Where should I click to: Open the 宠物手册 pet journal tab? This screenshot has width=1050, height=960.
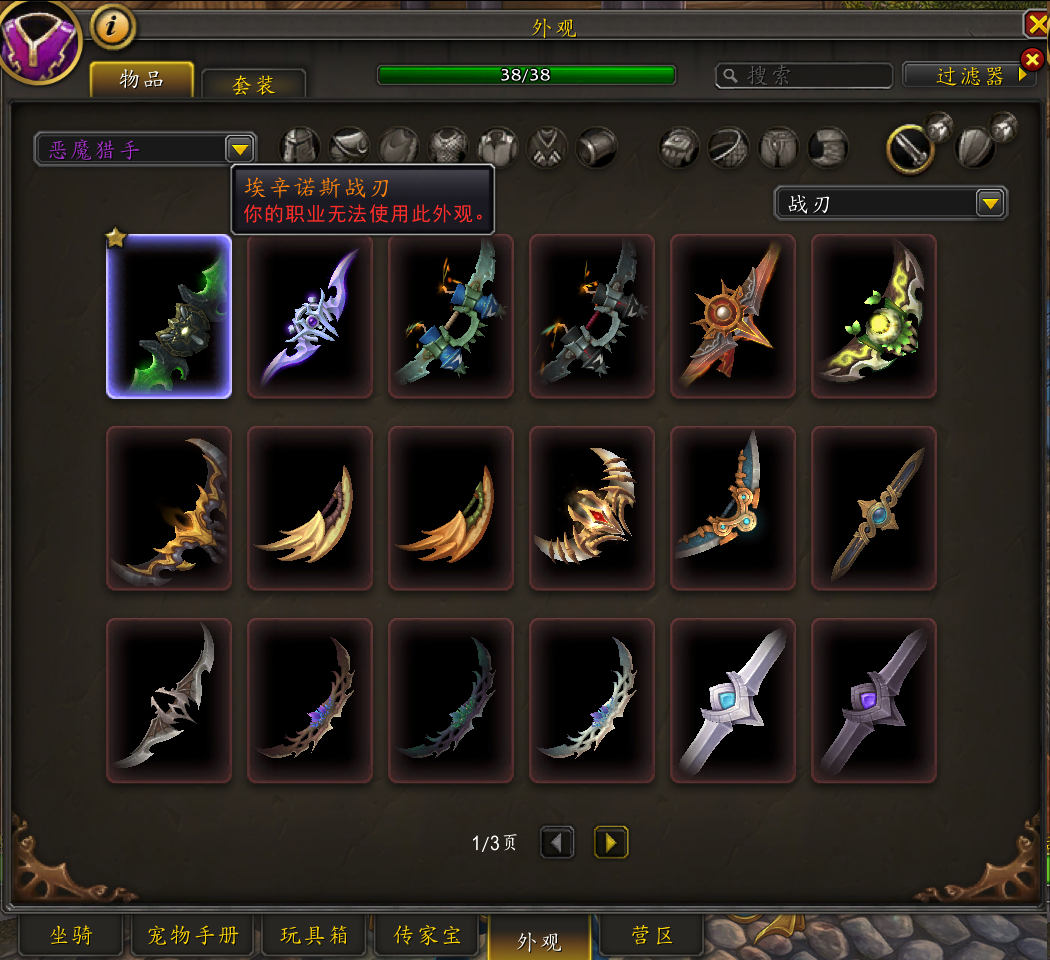(x=193, y=936)
